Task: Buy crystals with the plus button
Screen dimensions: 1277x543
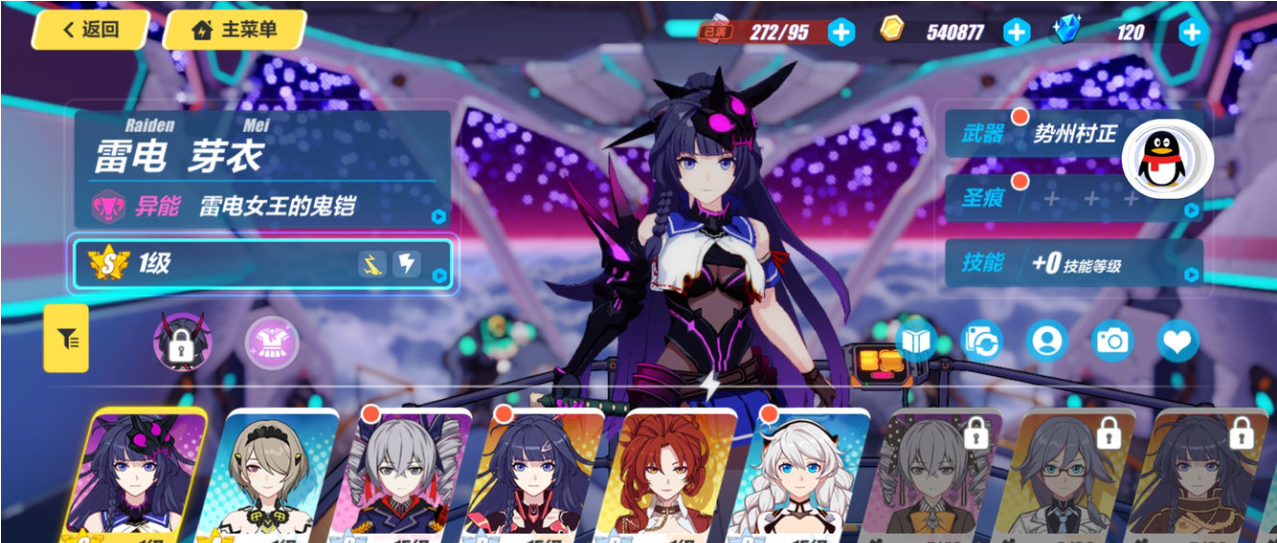Action: tap(1190, 32)
